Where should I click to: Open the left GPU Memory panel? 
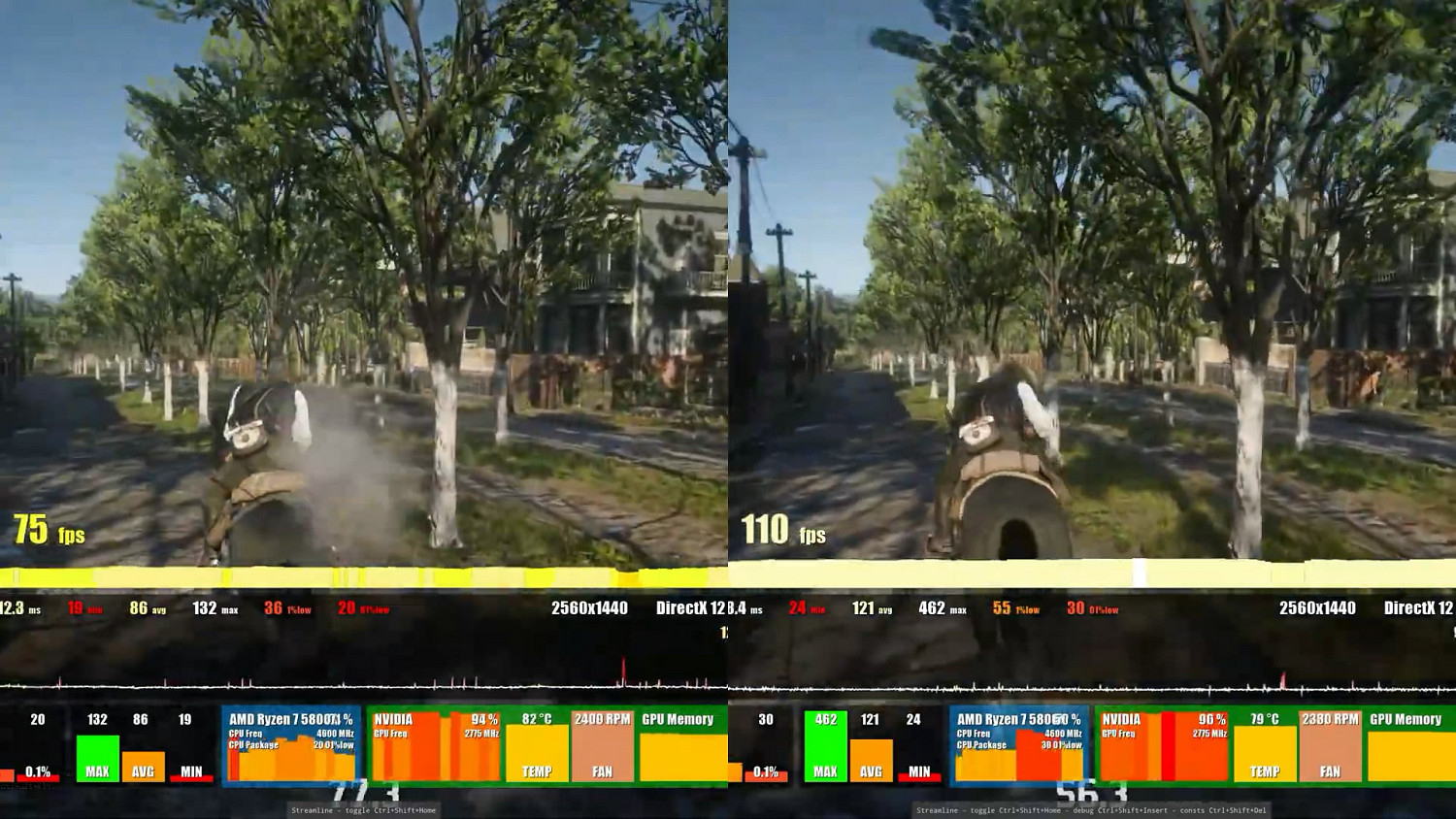click(679, 745)
